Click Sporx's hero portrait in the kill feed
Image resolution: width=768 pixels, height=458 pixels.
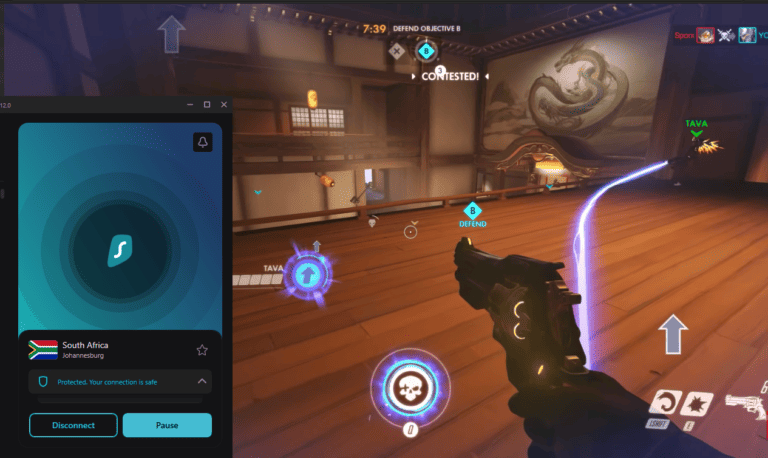[706, 36]
